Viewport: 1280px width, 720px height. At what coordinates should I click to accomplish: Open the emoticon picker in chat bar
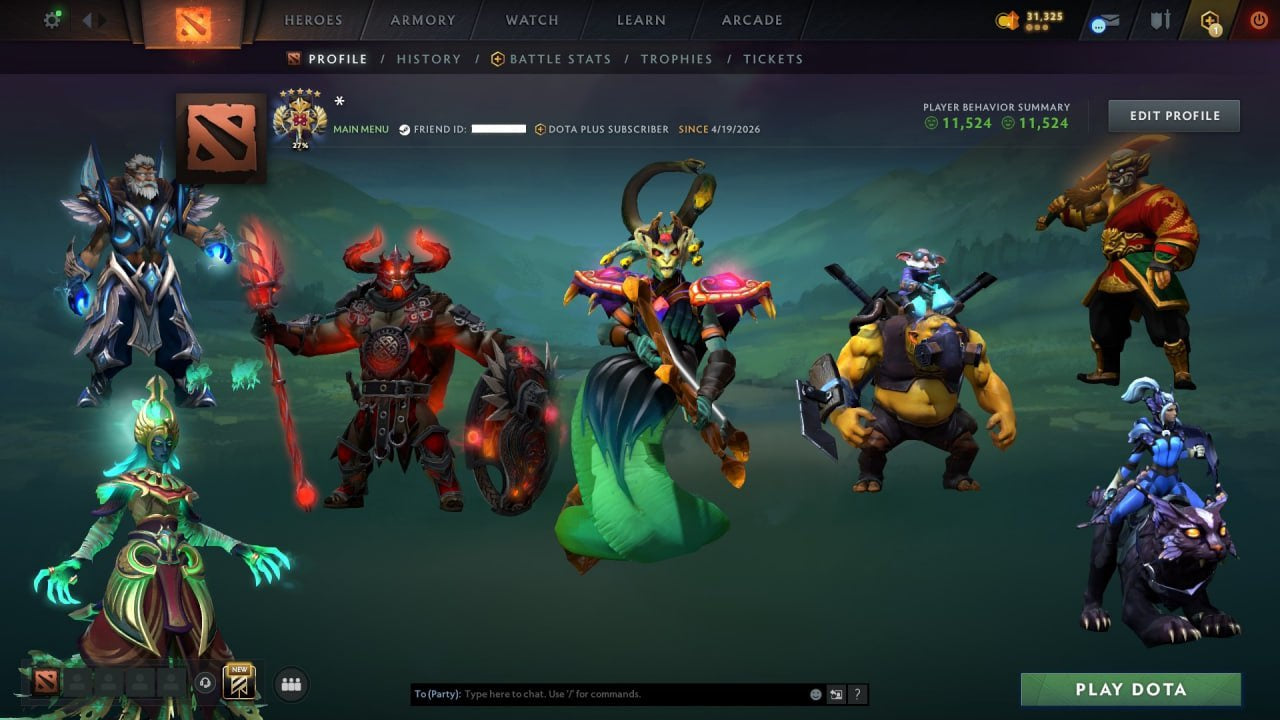point(815,693)
